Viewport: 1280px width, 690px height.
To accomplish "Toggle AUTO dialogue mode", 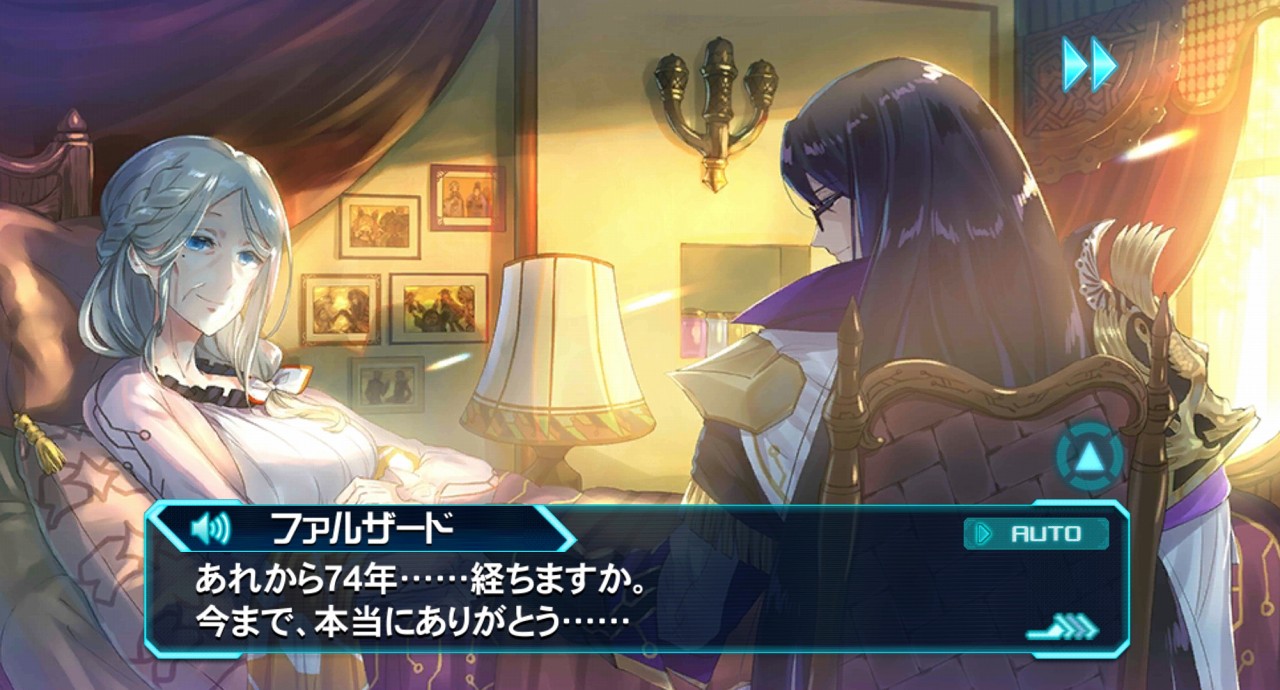I will pyautogui.click(x=1036, y=534).
